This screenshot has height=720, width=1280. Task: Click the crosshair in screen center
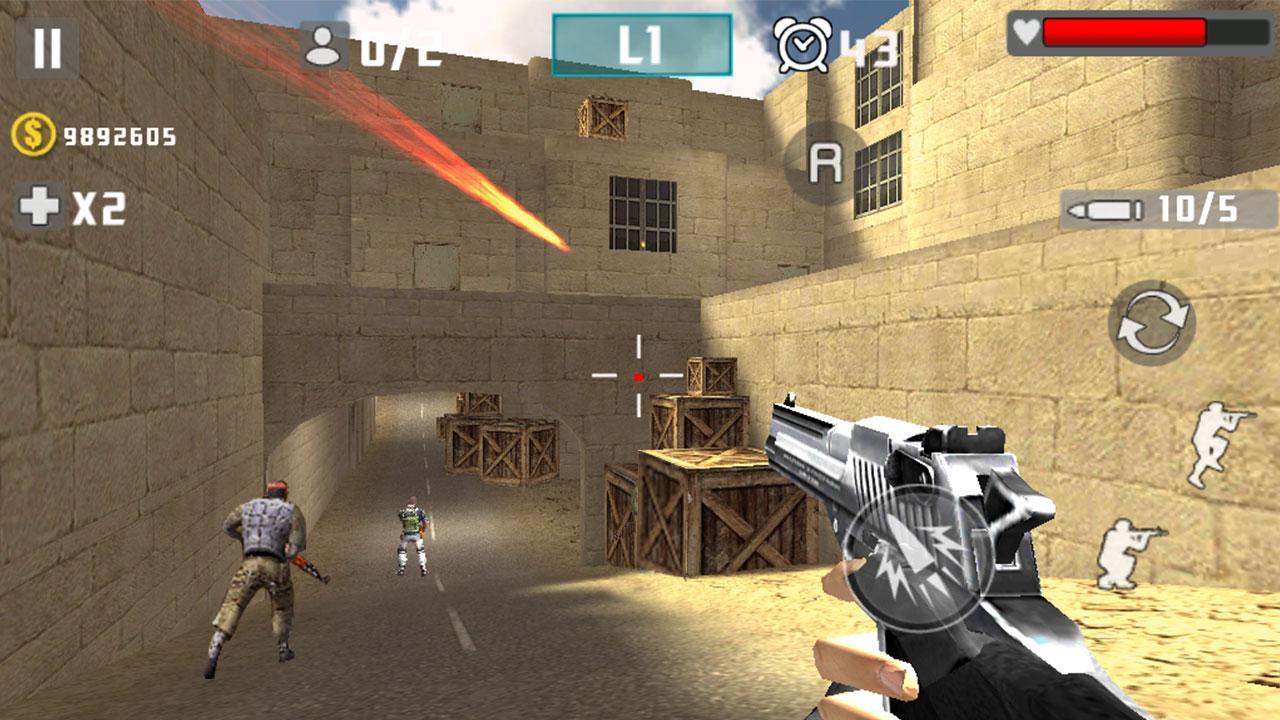click(x=637, y=377)
